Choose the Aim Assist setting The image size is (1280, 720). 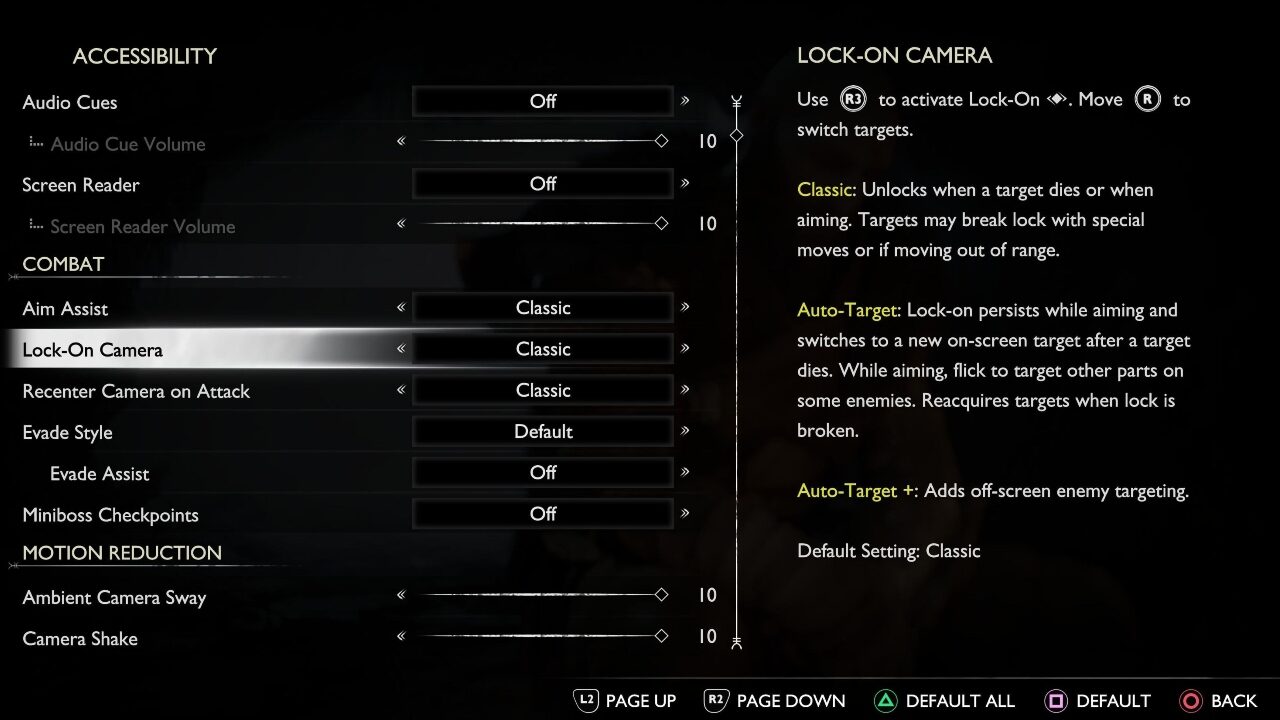[x=66, y=309]
